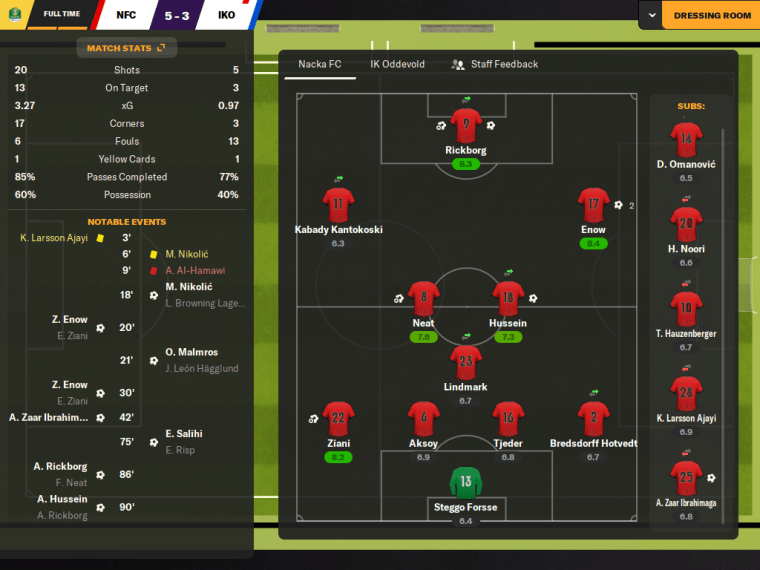
Task: Choose left back Ziani's icon
Action: point(338,418)
